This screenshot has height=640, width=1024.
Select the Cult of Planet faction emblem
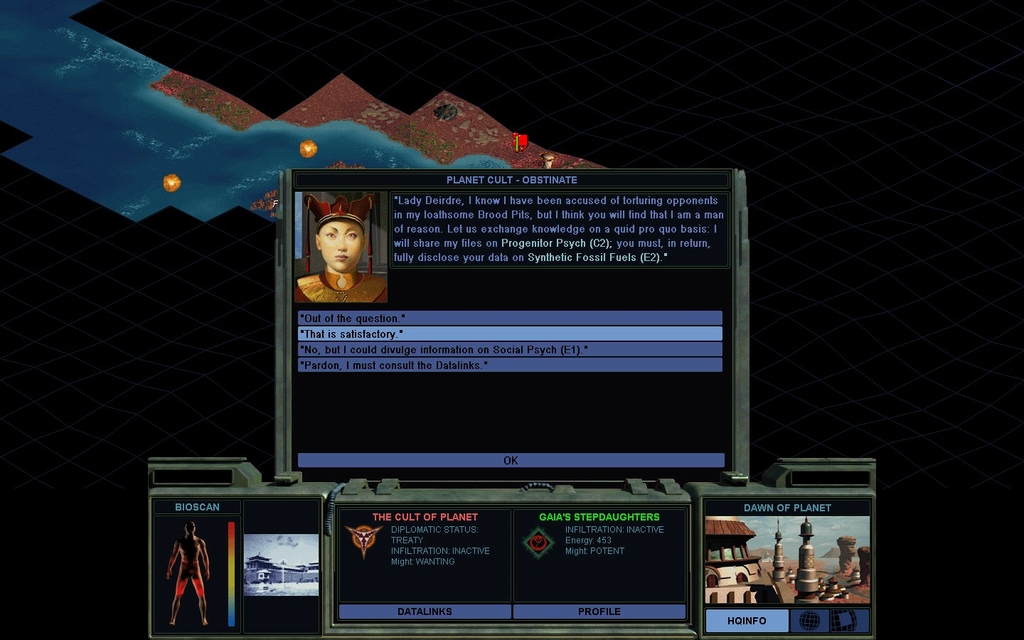coord(363,541)
